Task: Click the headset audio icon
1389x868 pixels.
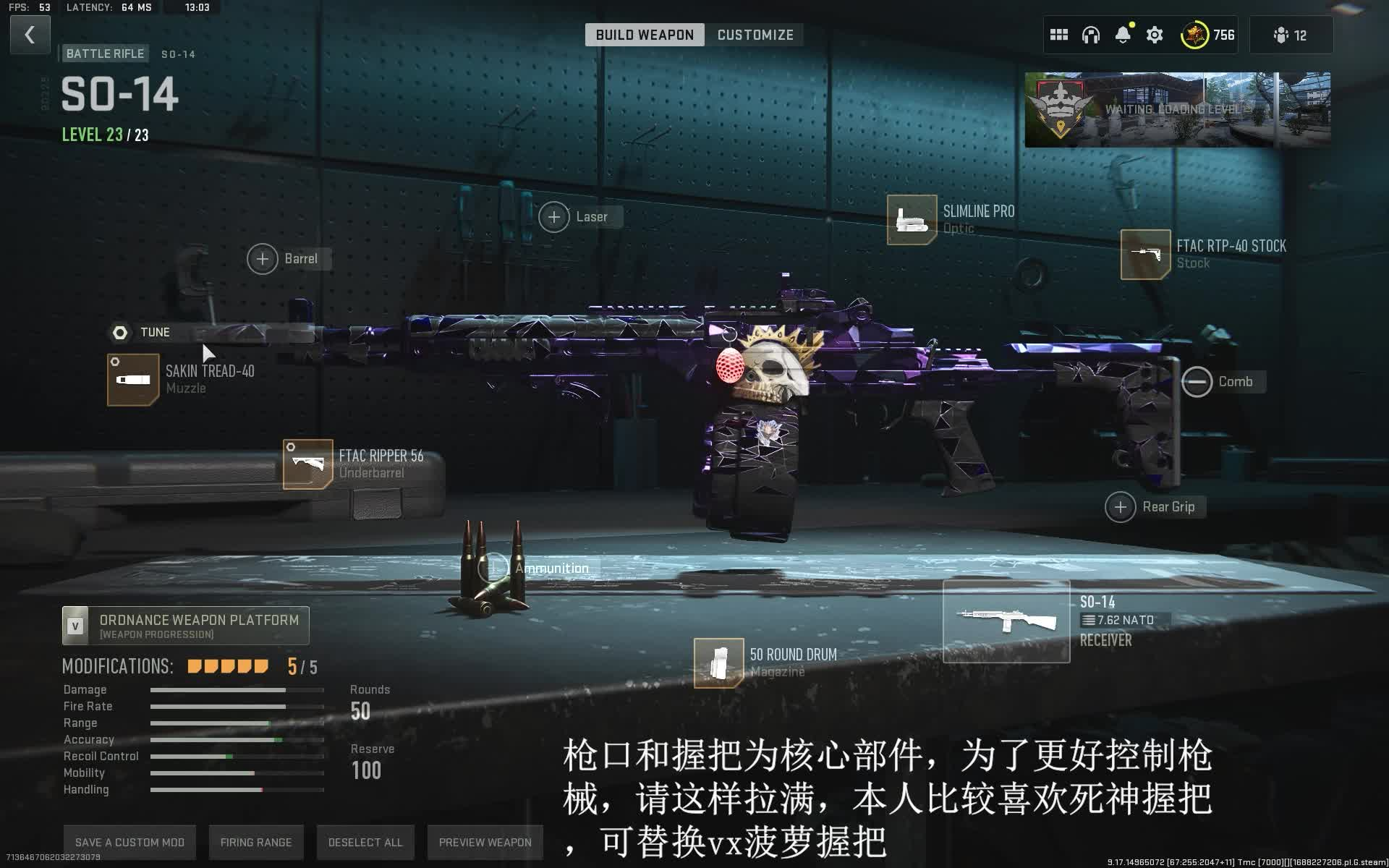Action: [x=1090, y=34]
